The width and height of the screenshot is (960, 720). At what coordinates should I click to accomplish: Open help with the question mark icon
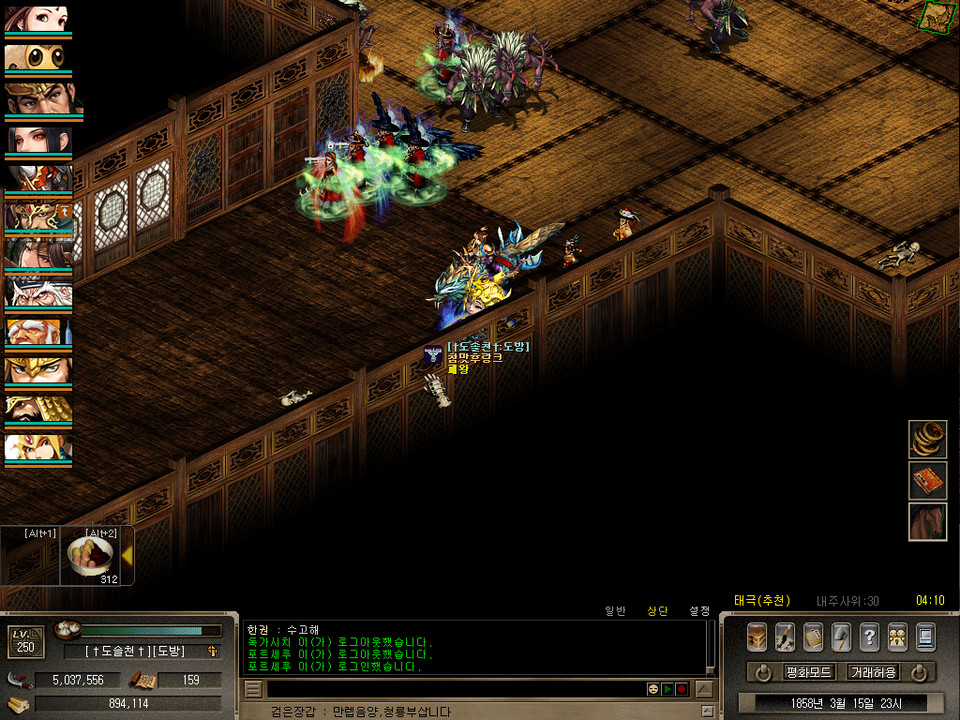(869, 637)
